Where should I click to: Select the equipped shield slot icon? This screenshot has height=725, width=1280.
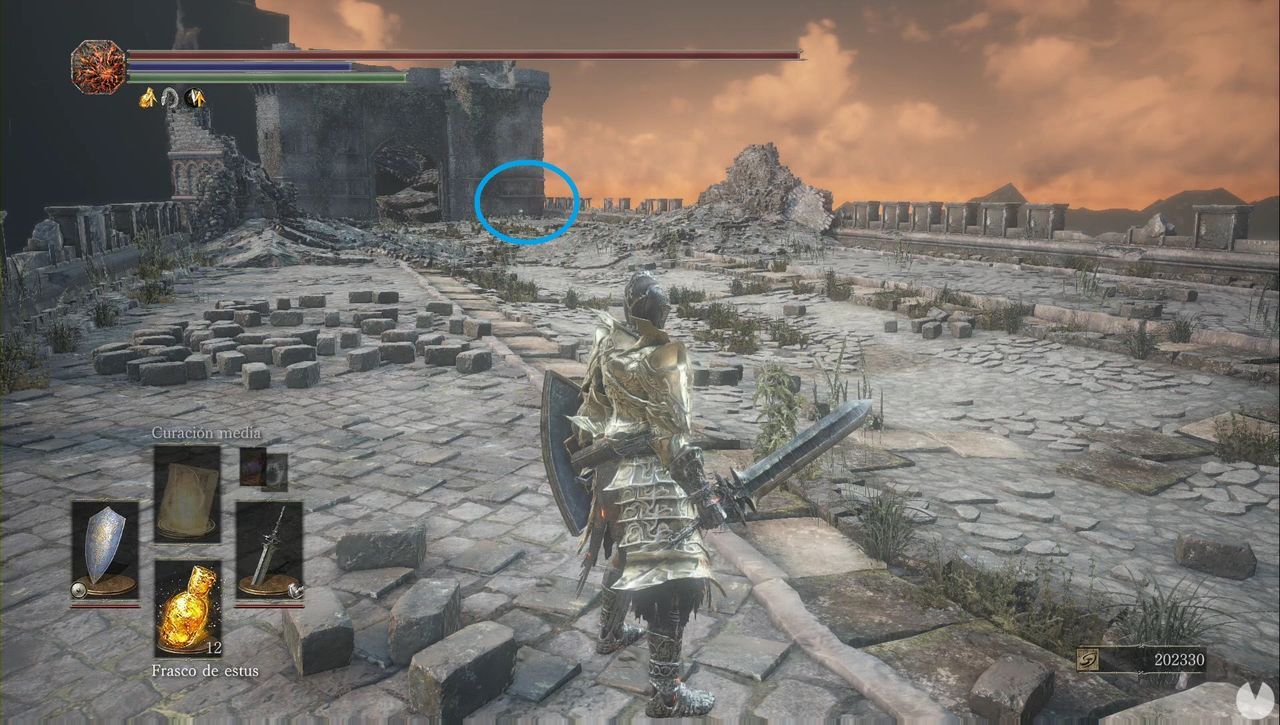pos(106,547)
